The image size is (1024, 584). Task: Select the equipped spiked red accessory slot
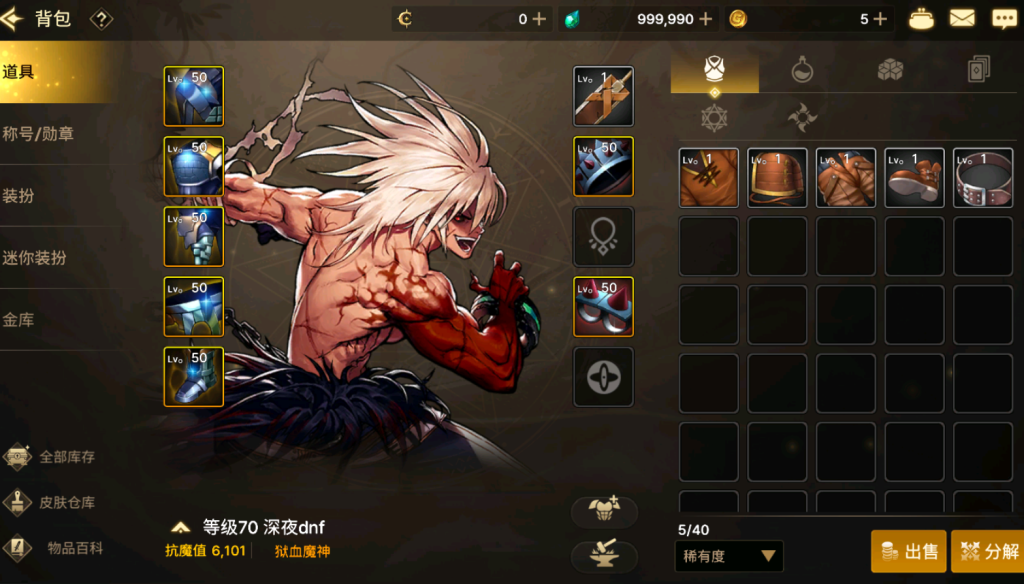(x=603, y=307)
